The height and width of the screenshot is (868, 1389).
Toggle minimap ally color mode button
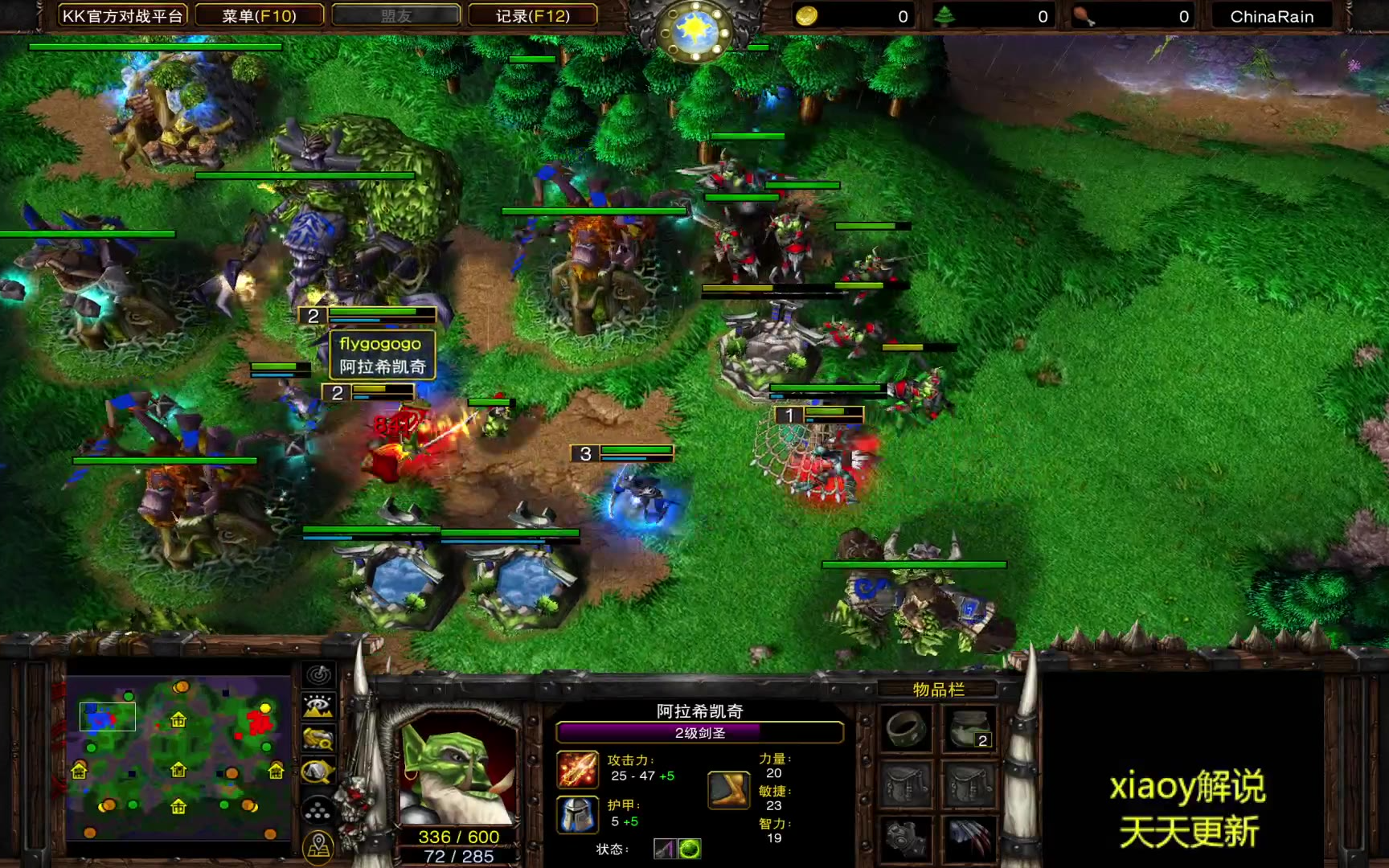click(318, 739)
